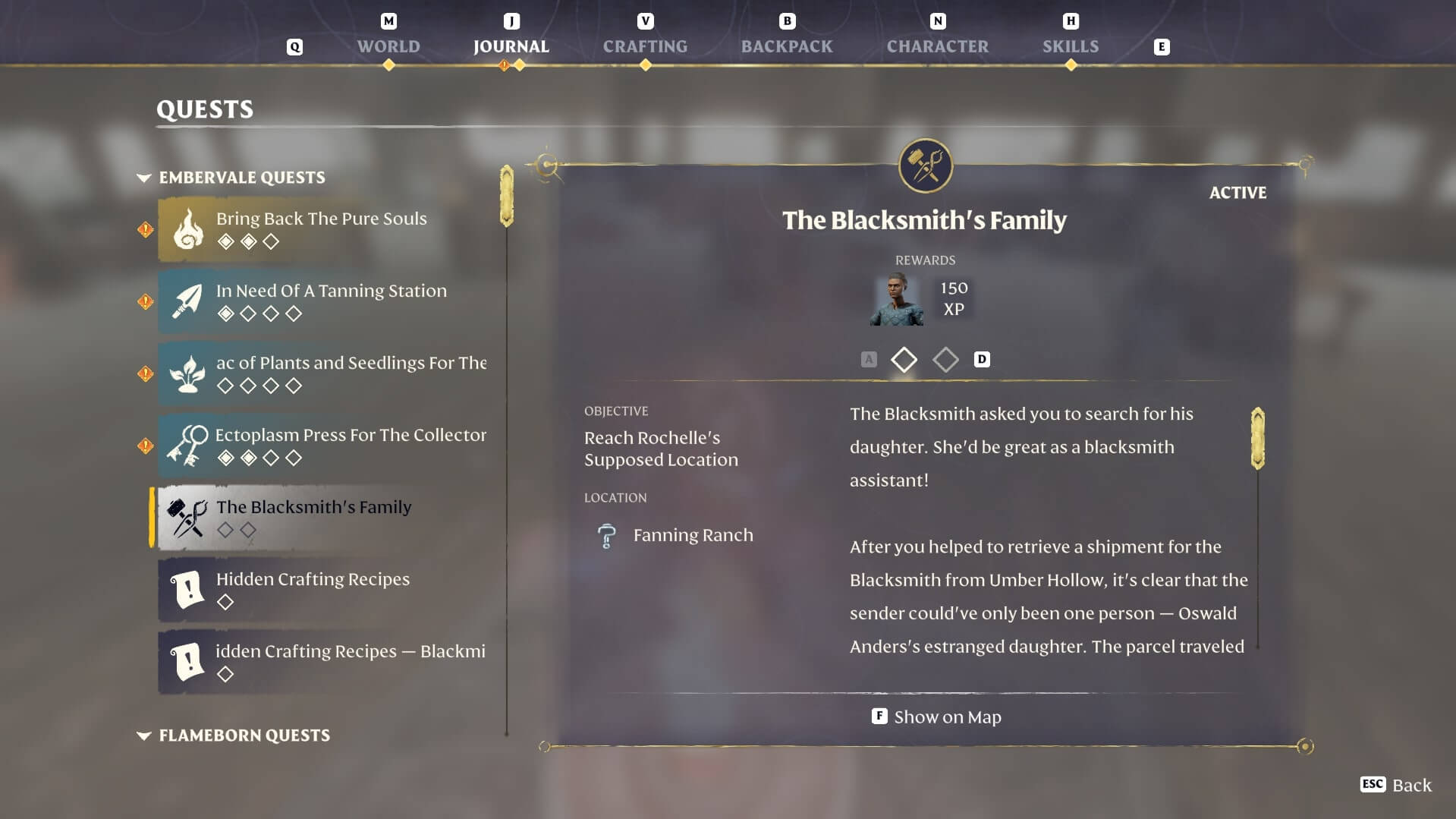1456x819 pixels.
Task: Click the seedling icon on the Plants and Seedlings quest
Action: [x=187, y=373]
